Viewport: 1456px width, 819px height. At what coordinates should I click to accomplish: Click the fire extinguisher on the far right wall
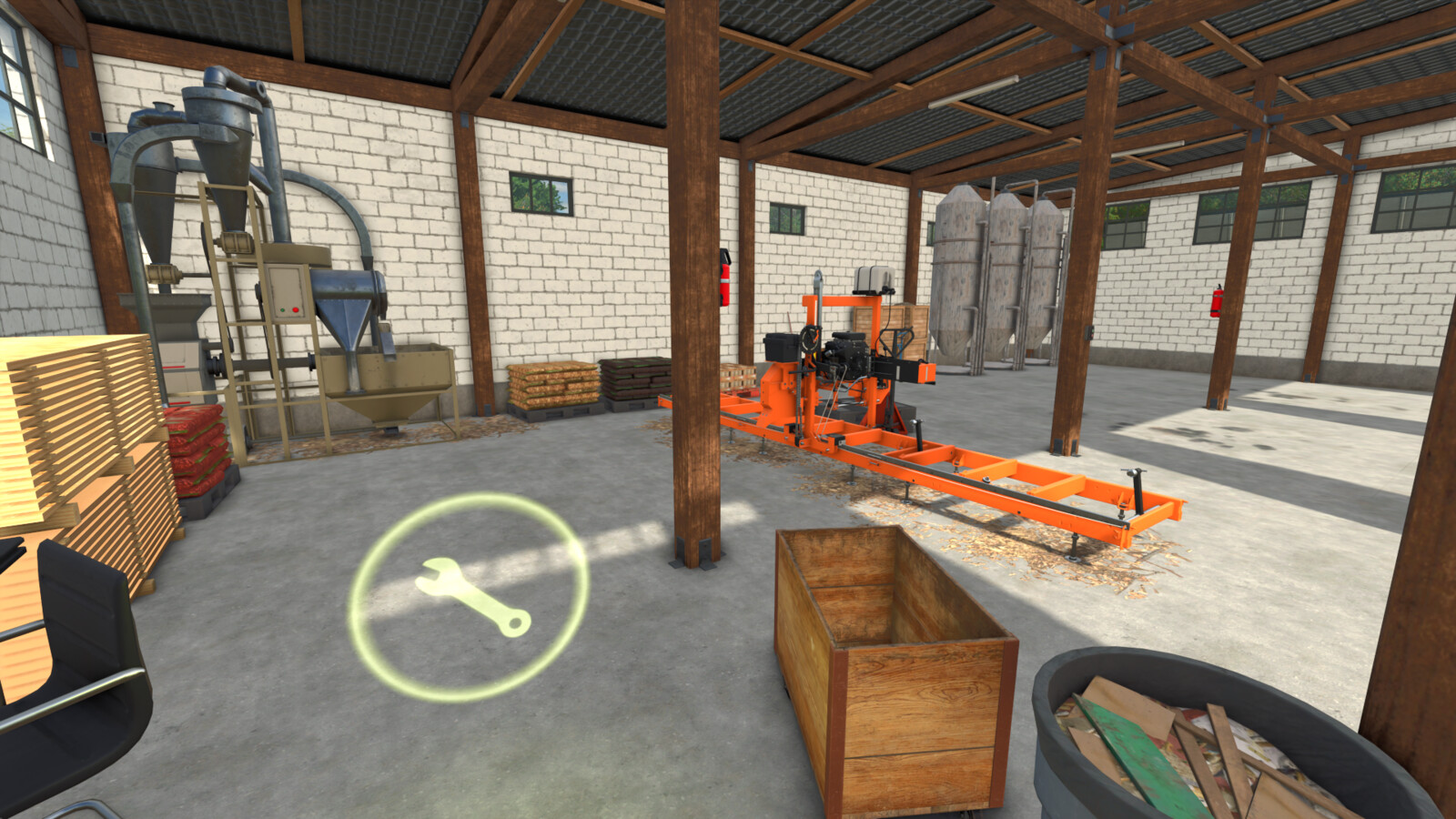click(1215, 300)
